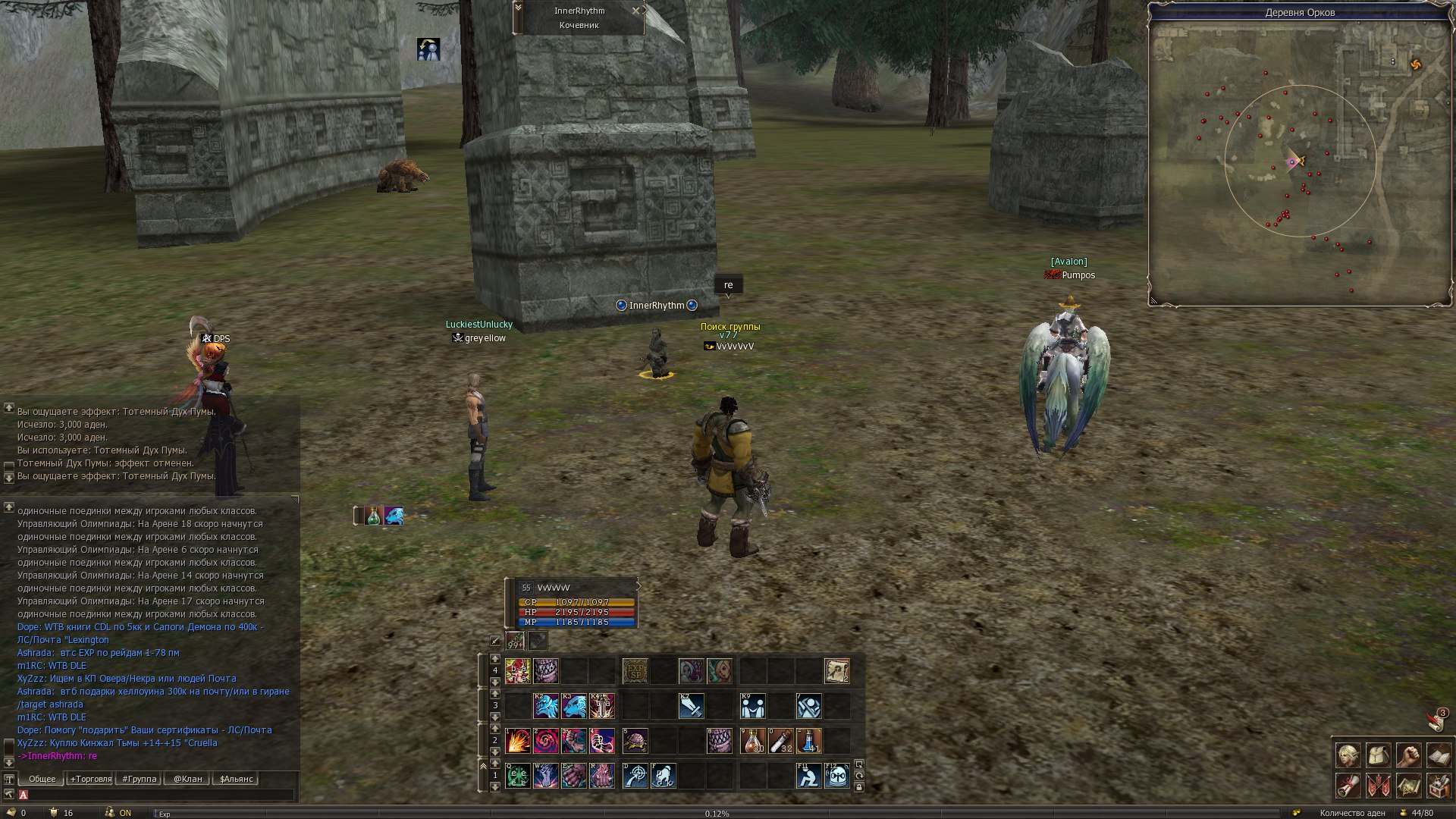Toggle the hotbar lock button
Viewport: 1456px width, 819px height.
[859, 787]
